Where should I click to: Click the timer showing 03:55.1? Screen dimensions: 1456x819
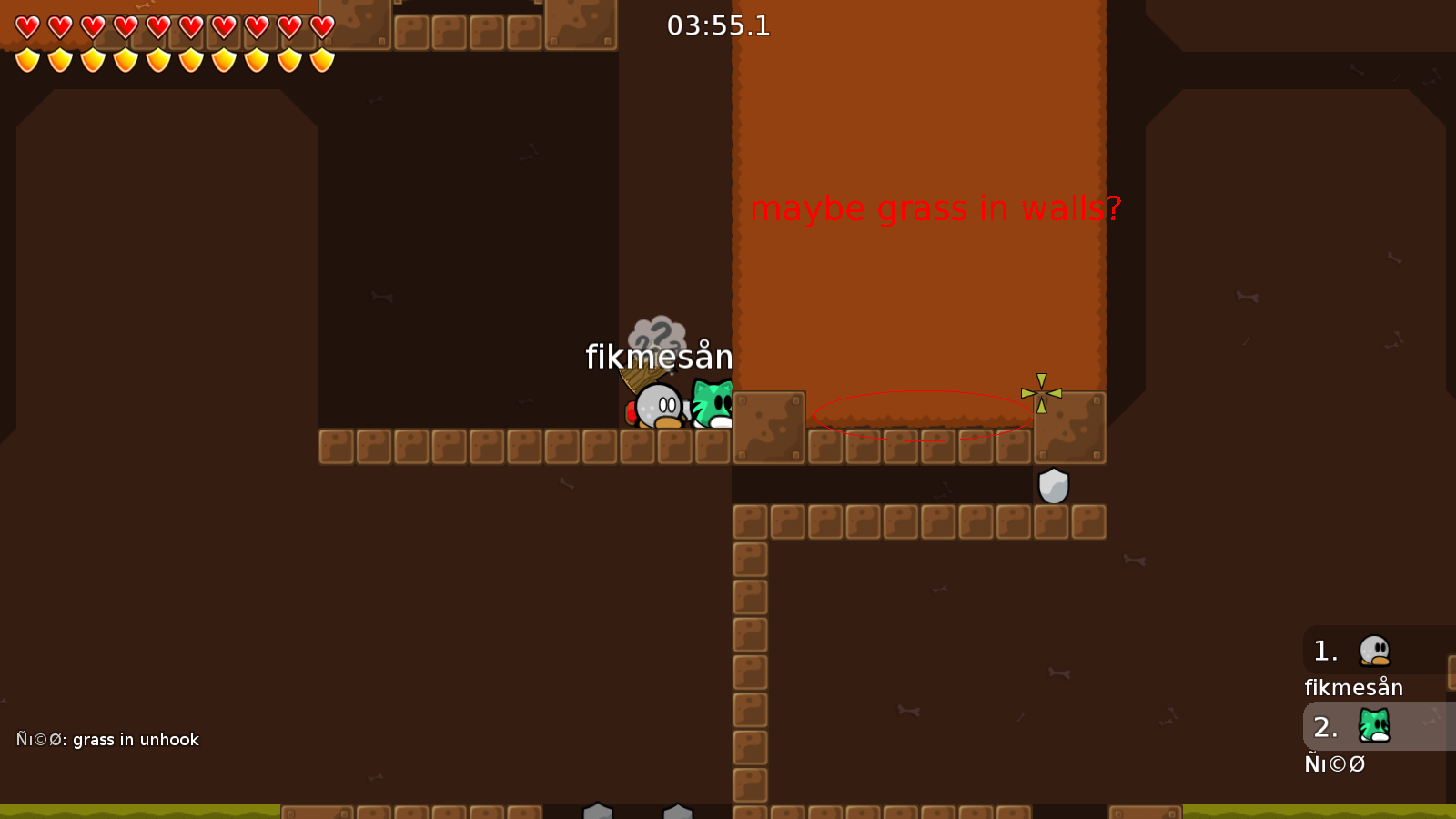coord(718,26)
